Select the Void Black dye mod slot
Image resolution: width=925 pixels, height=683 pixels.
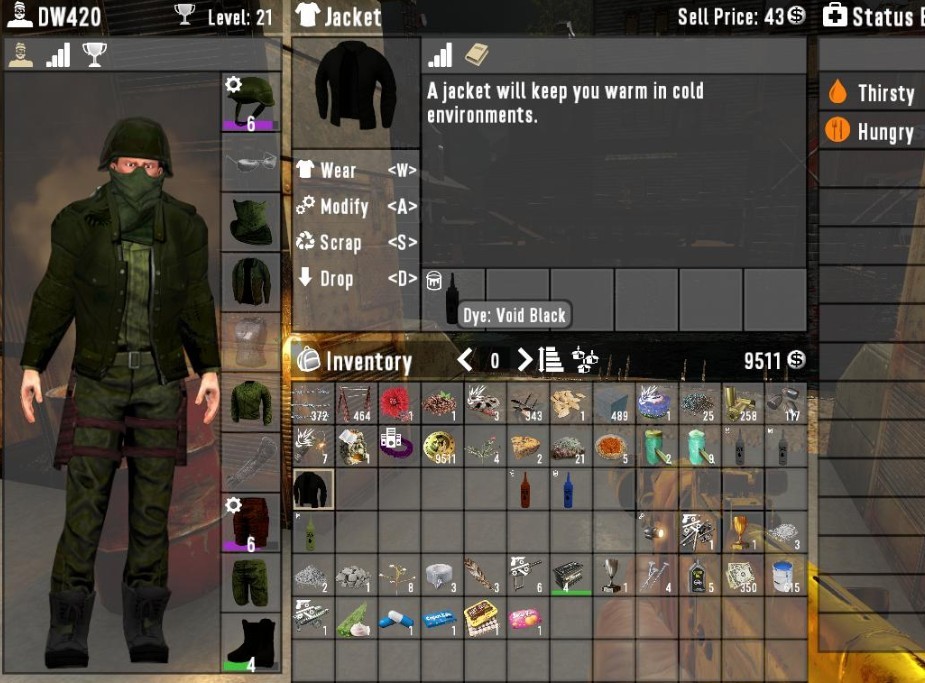tap(453, 298)
